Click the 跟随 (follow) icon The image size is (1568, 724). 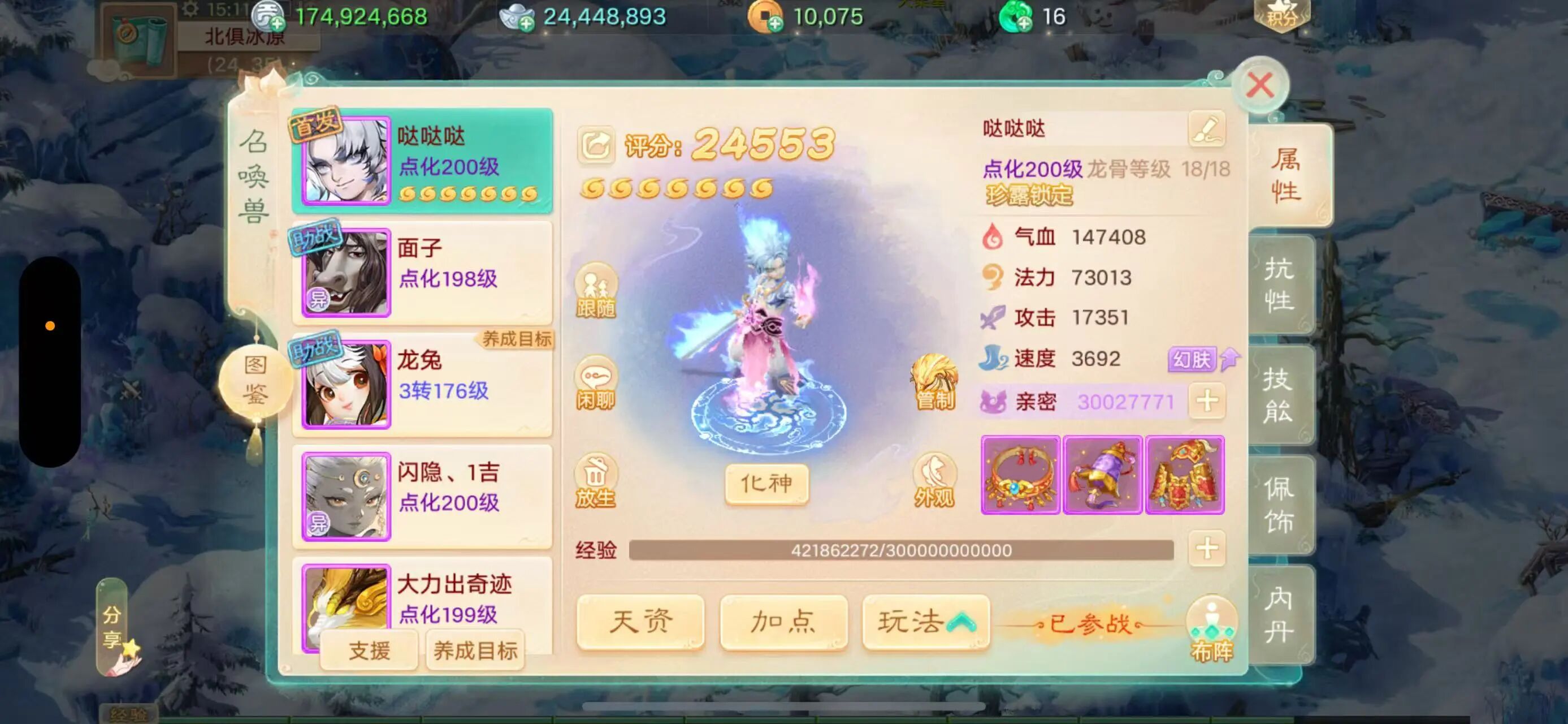pos(595,291)
